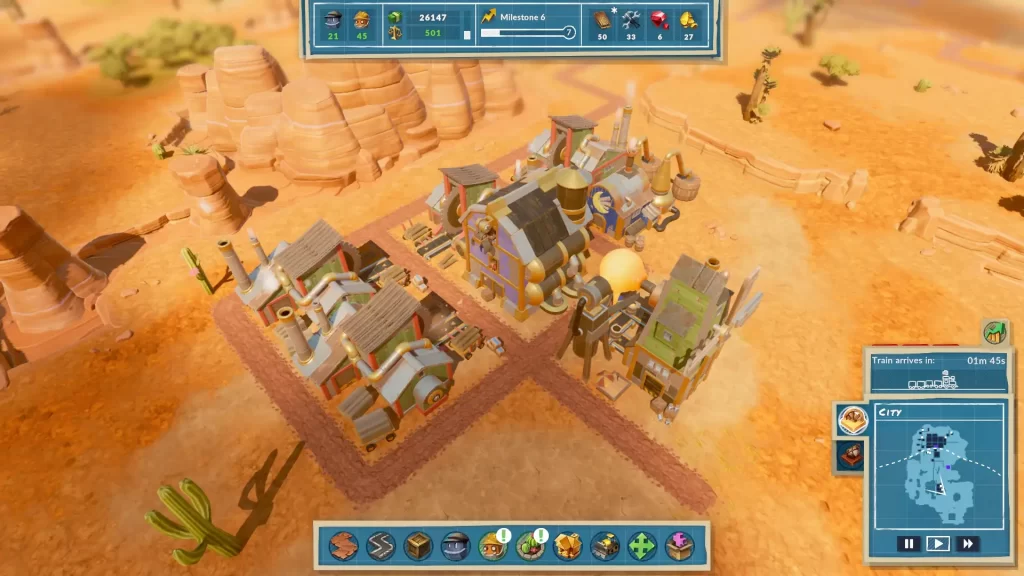This screenshot has height=576, width=1024.
Task: Click the City minimap
Action: tap(937, 468)
